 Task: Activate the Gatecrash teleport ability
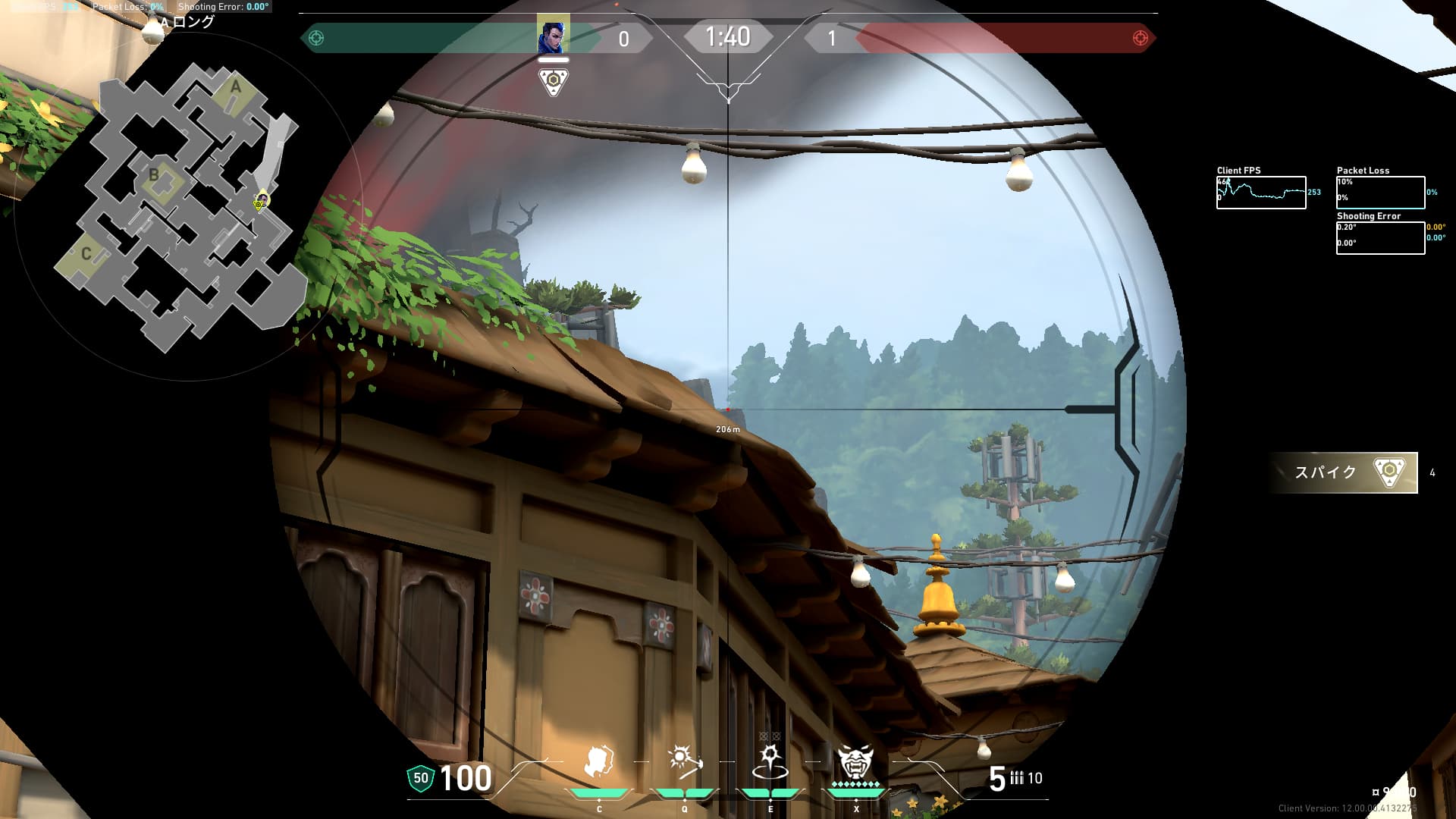coord(770,763)
